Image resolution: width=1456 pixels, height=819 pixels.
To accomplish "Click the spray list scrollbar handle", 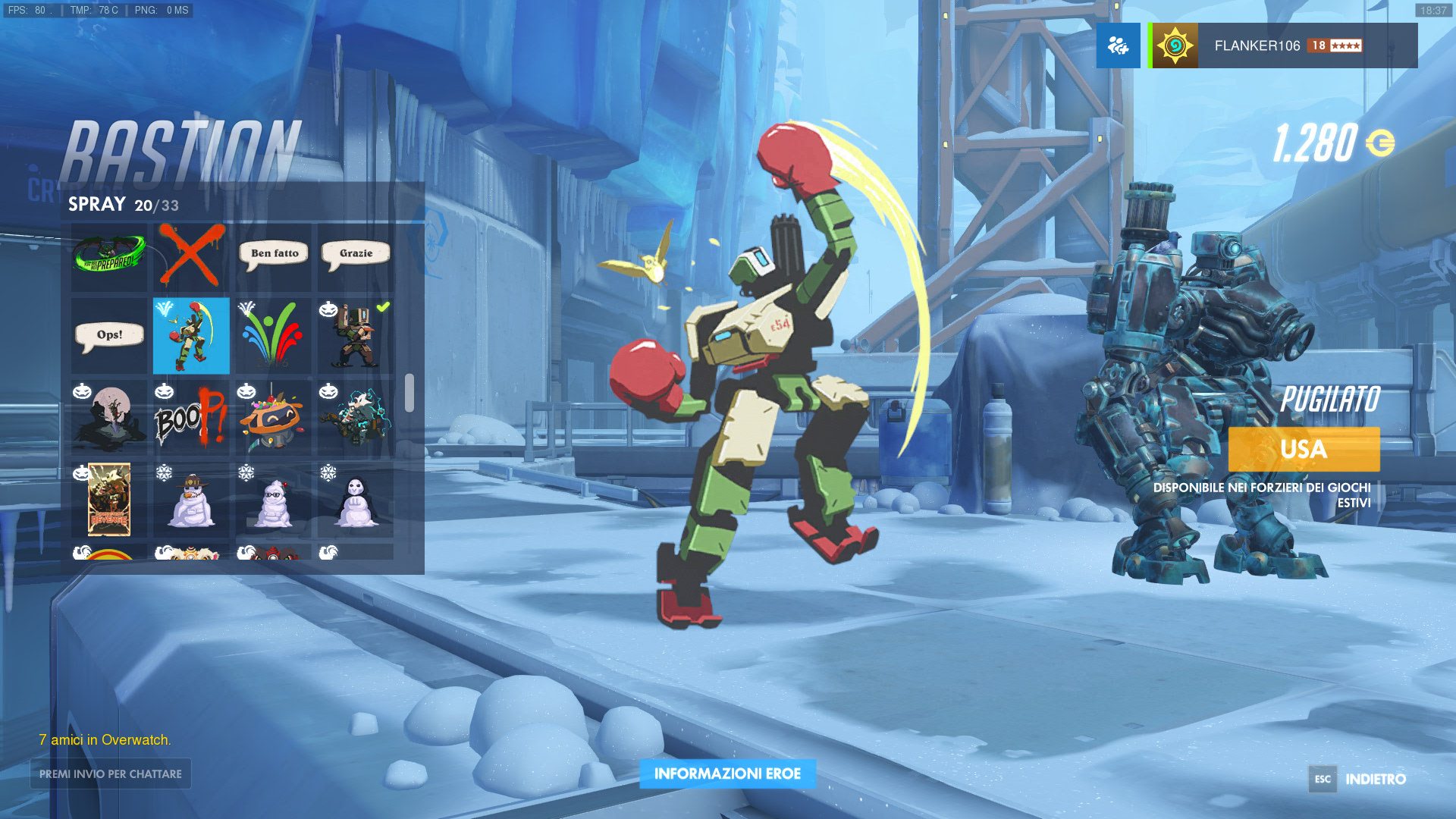I will [409, 393].
